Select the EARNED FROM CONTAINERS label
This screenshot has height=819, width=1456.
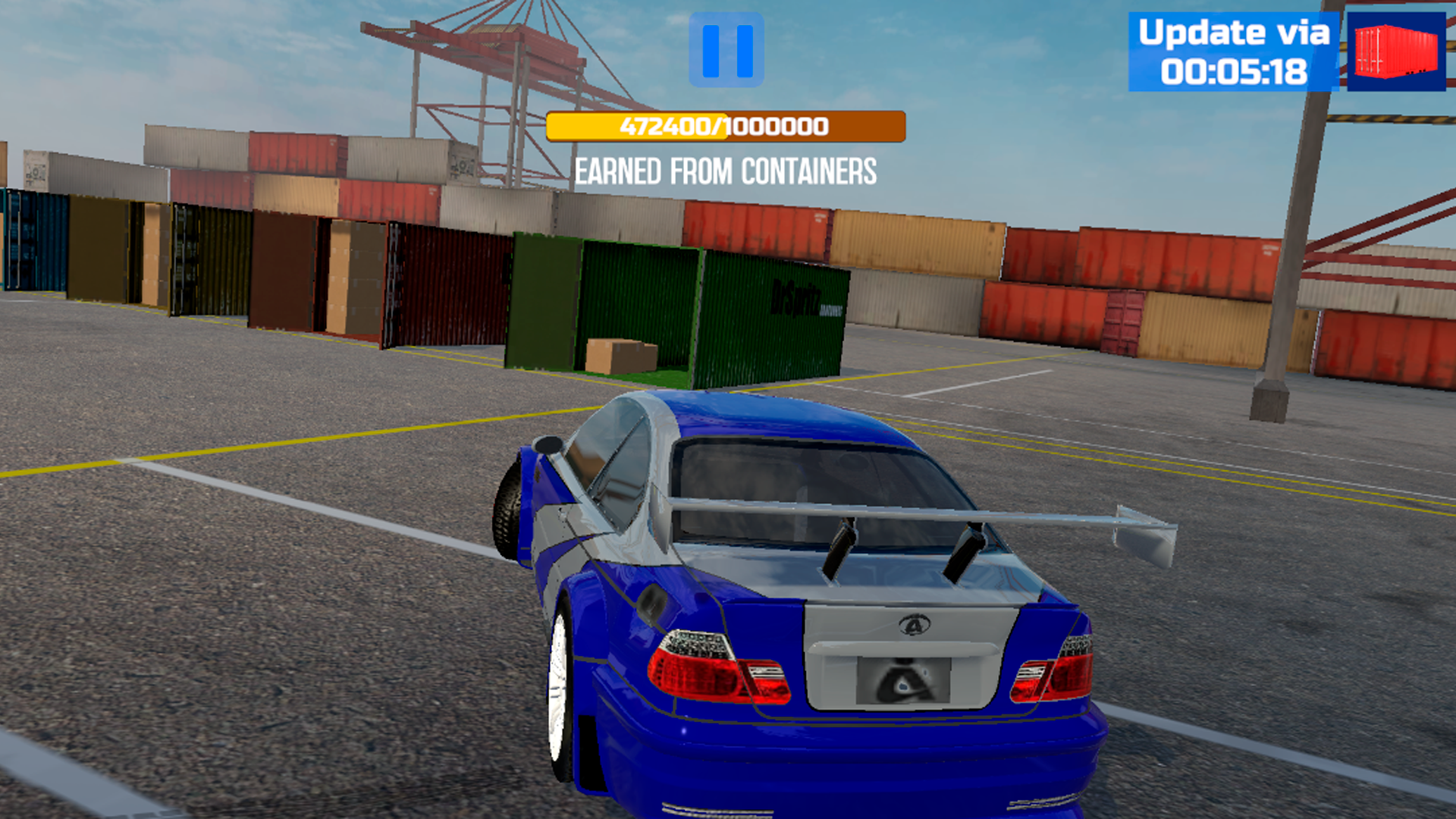[x=726, y=171]
